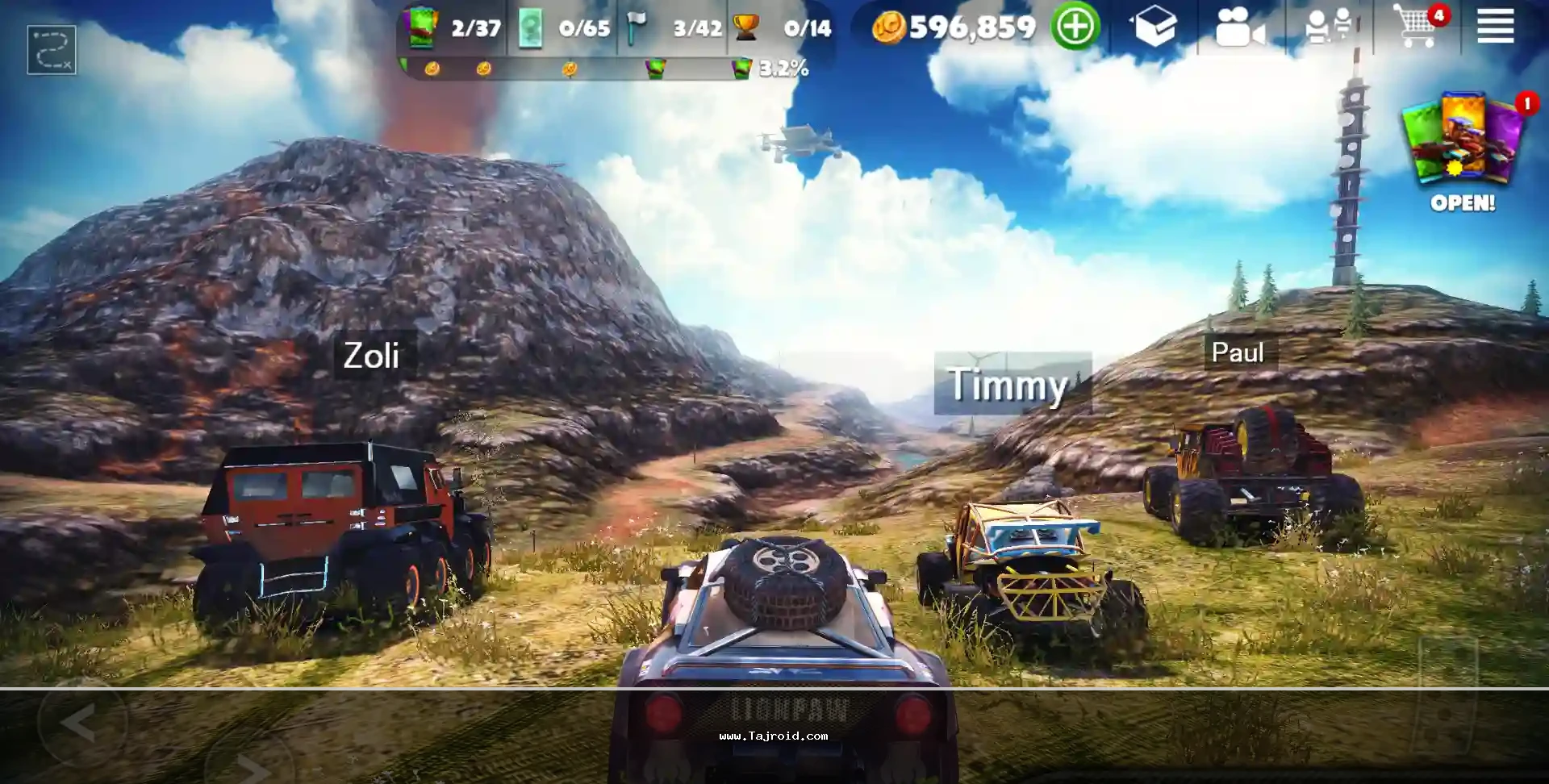This screenshot has height=784, width=1549.
Task: Select player Zoli's name tag
Action: tap(372, 356)
